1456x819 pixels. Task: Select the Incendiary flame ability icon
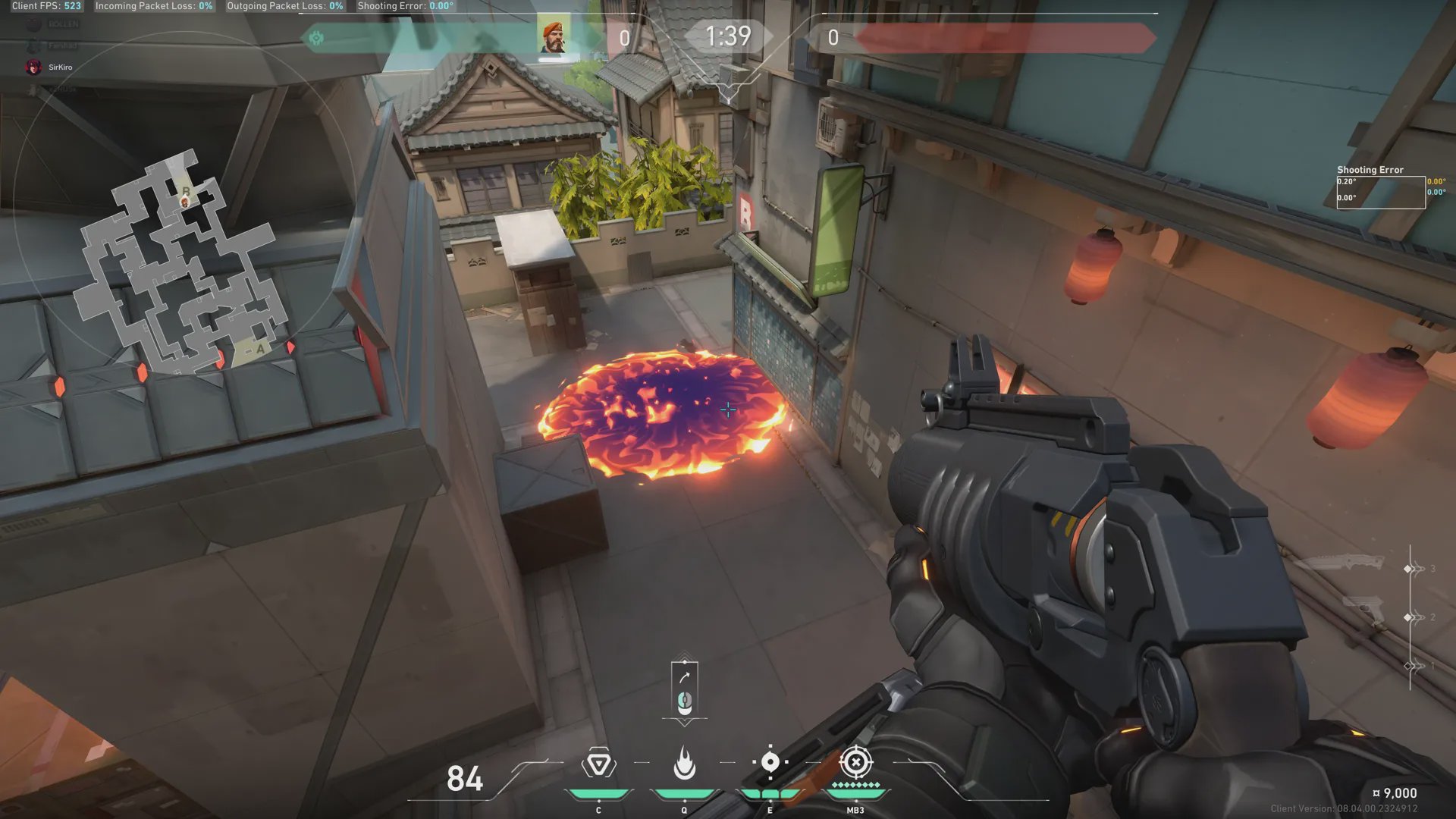[684, 763]
